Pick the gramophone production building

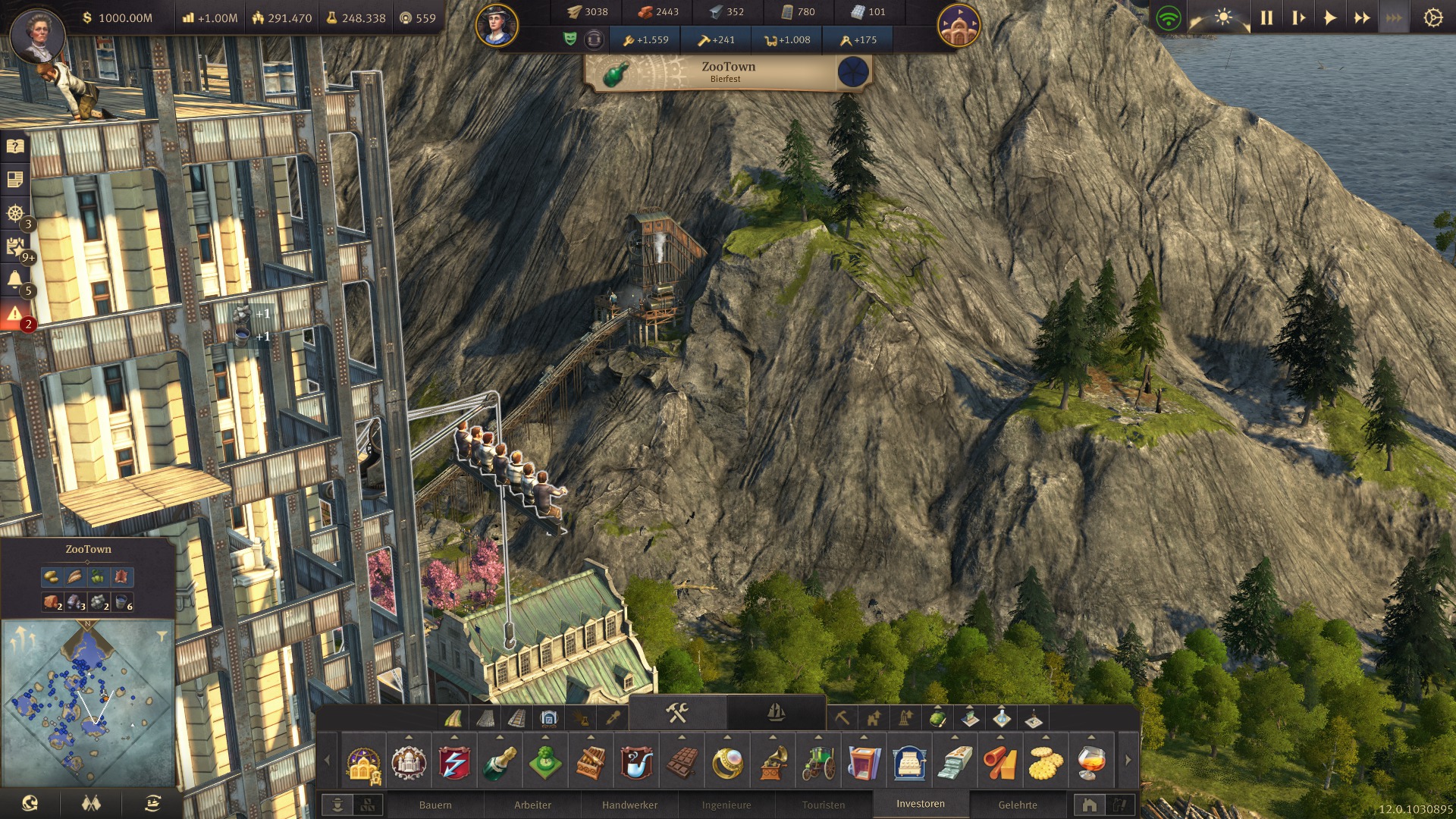pyautogui.click(x=773, y=762)
